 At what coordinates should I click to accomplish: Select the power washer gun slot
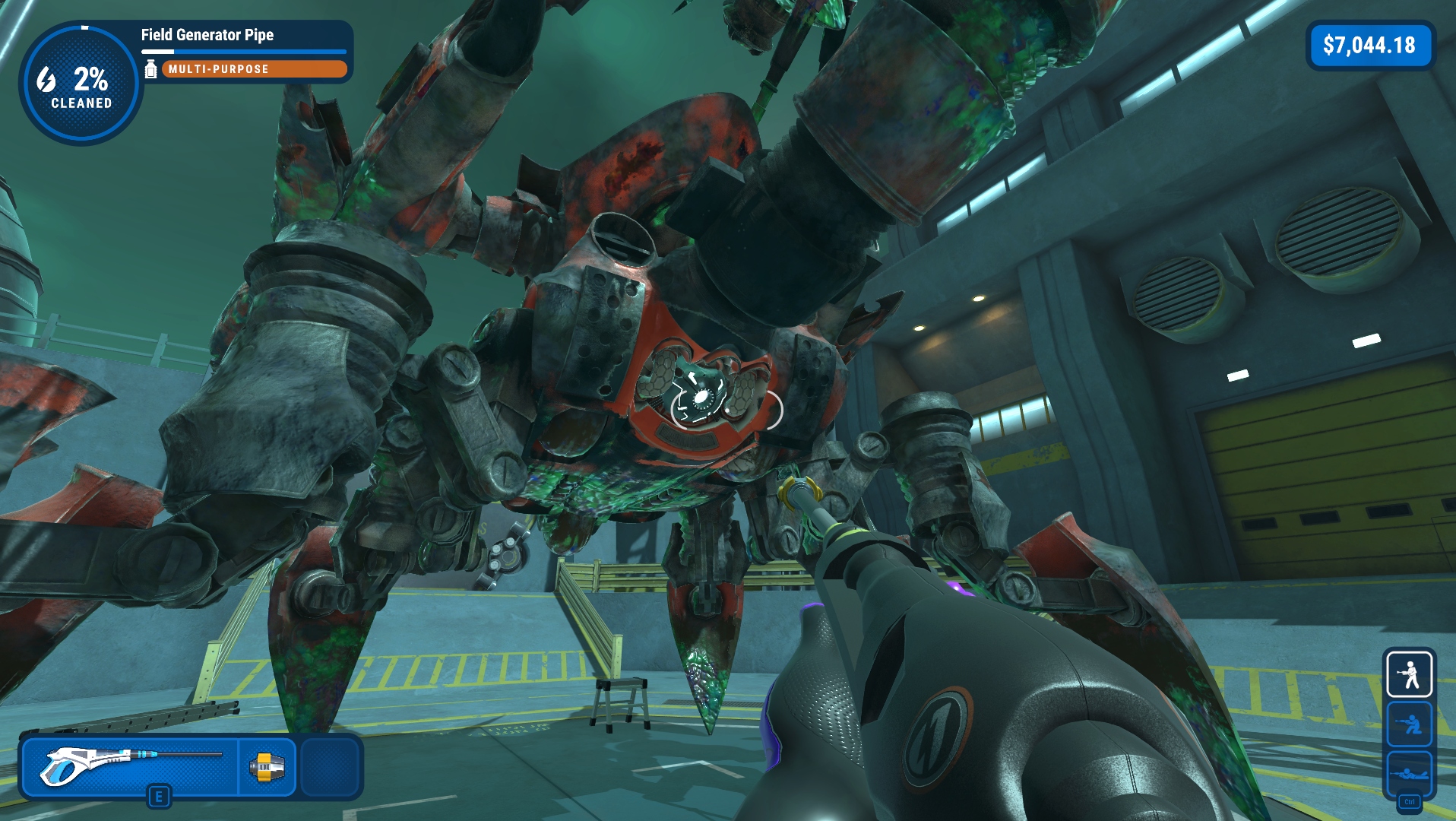131,766
